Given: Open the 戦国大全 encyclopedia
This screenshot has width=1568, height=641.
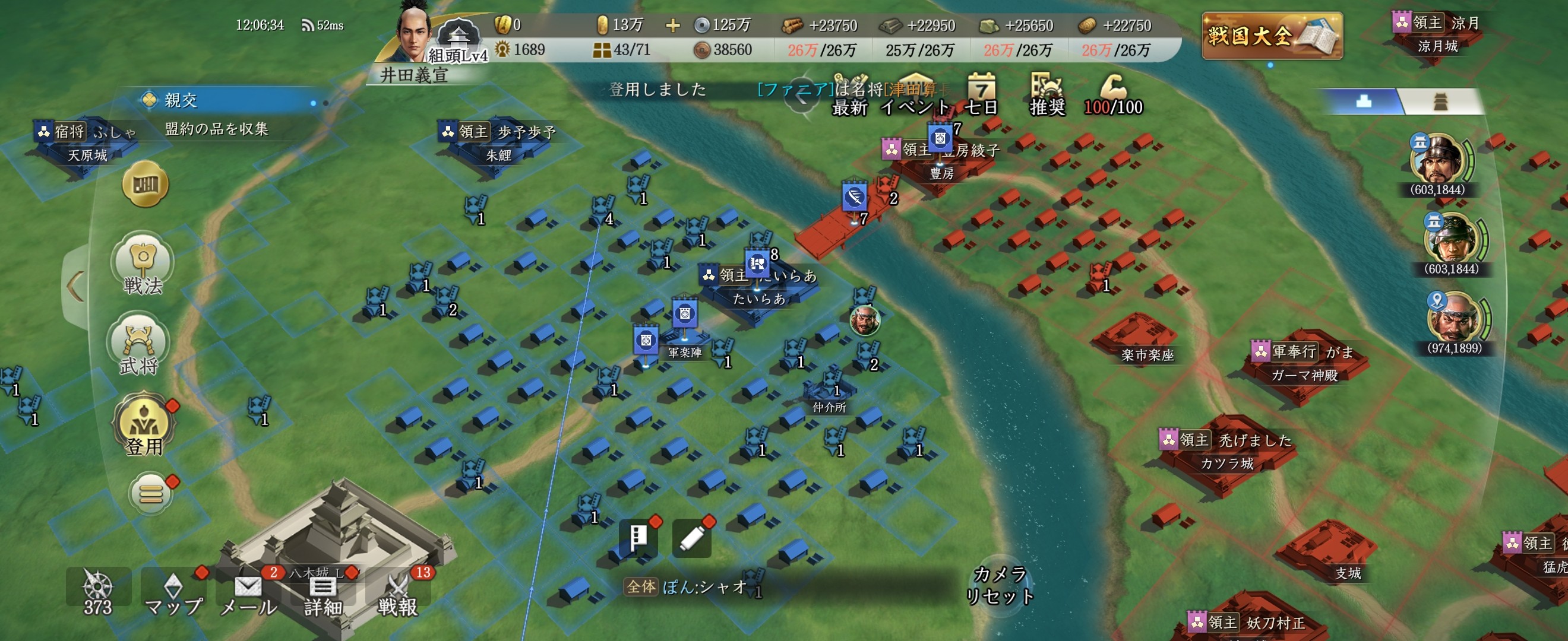Looking at the screenshot, I should 1272,36.
